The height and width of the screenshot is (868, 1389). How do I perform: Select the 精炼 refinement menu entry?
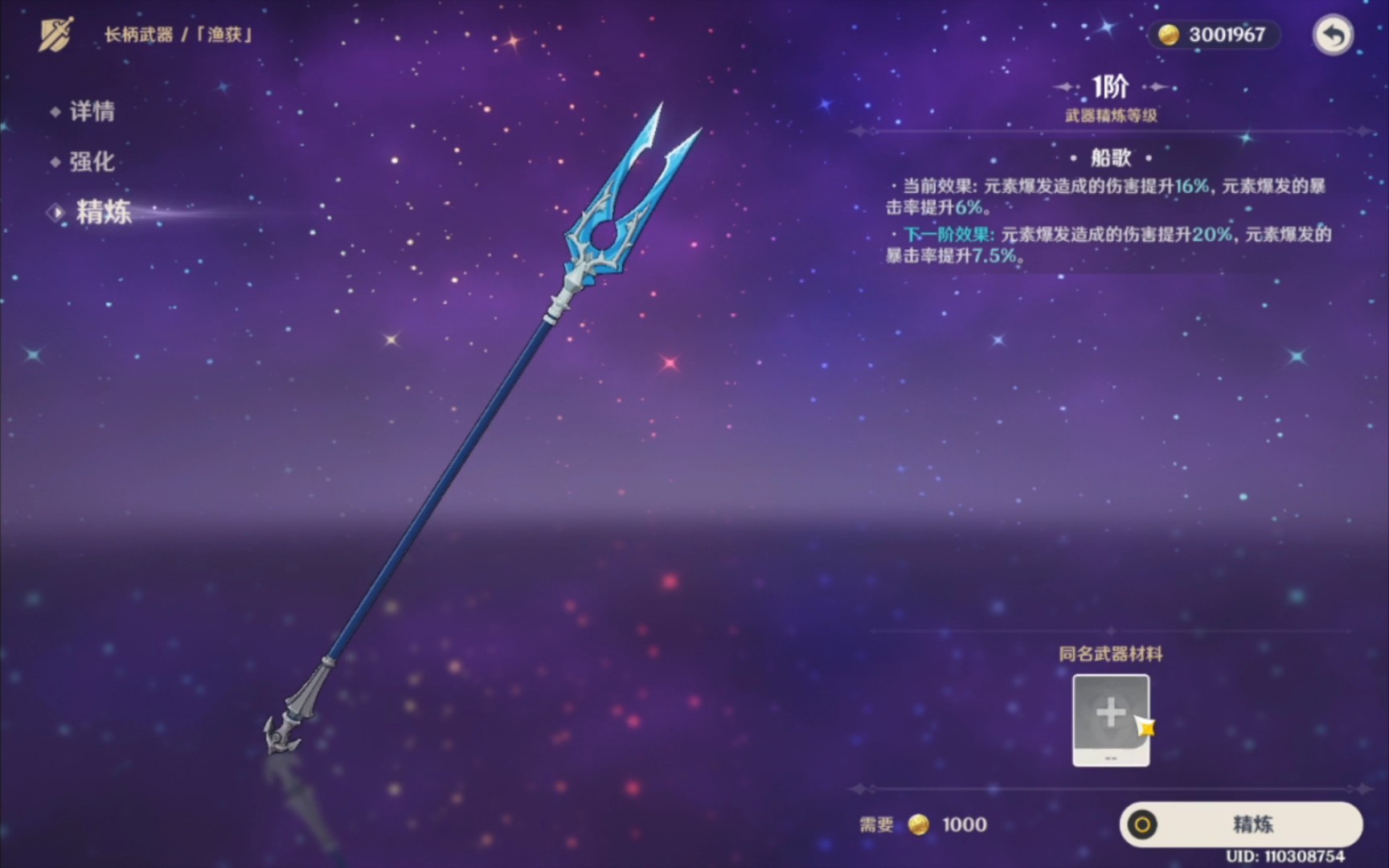coord(100,214)
